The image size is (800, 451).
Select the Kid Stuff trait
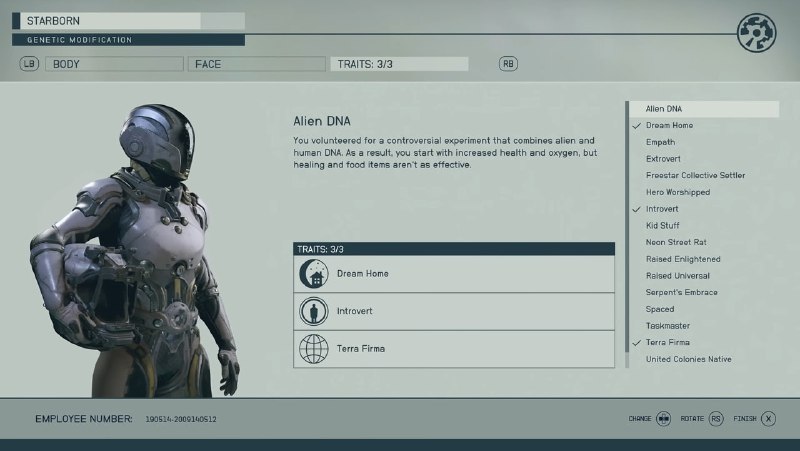(x=663, y=226)
